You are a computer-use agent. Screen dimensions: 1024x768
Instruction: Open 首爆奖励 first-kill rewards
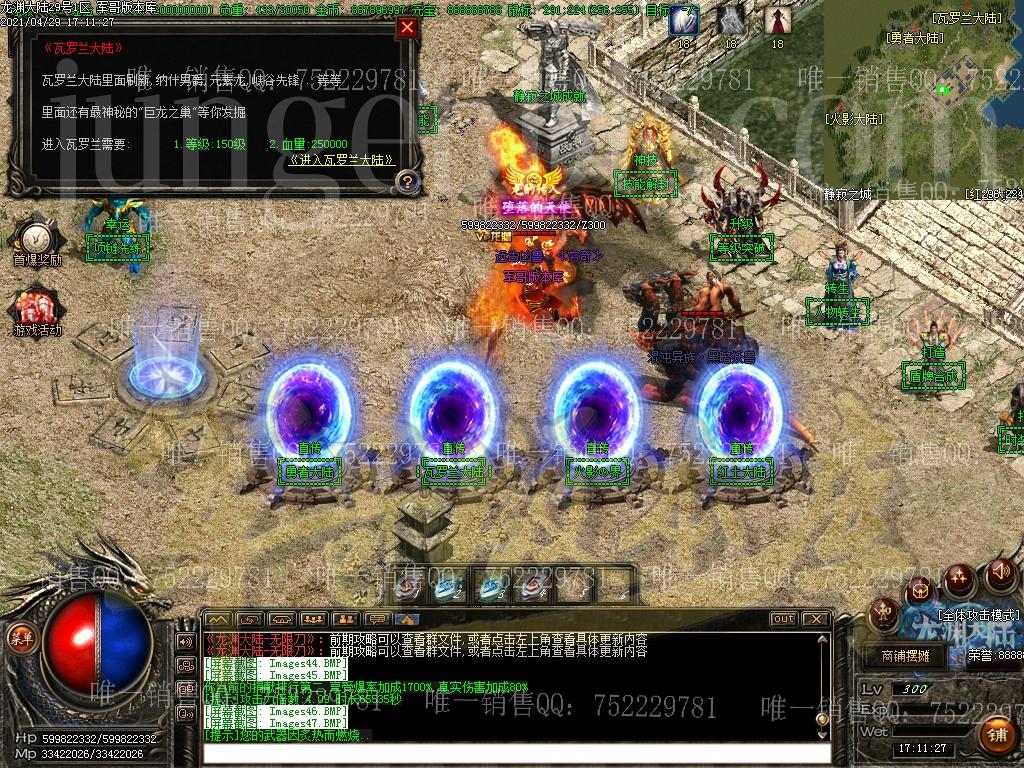pos(37,241)
